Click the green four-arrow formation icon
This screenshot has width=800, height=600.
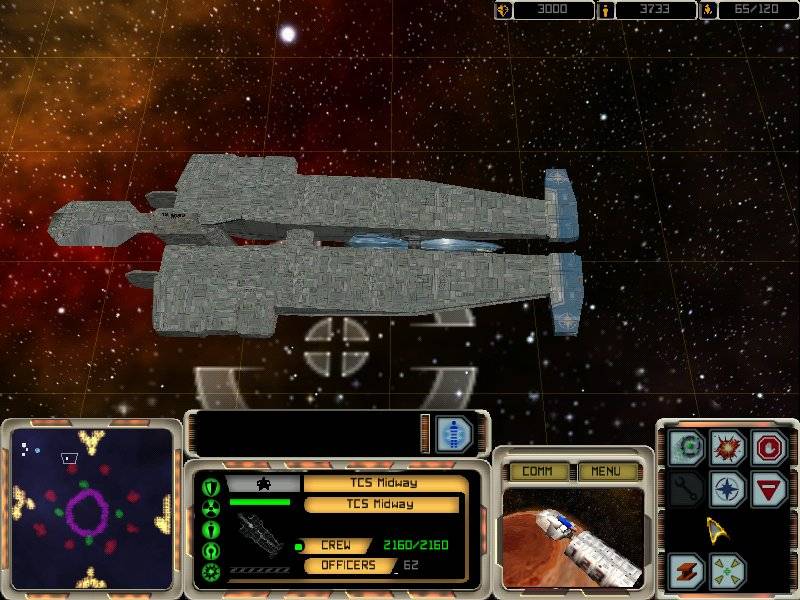[728, 570]
